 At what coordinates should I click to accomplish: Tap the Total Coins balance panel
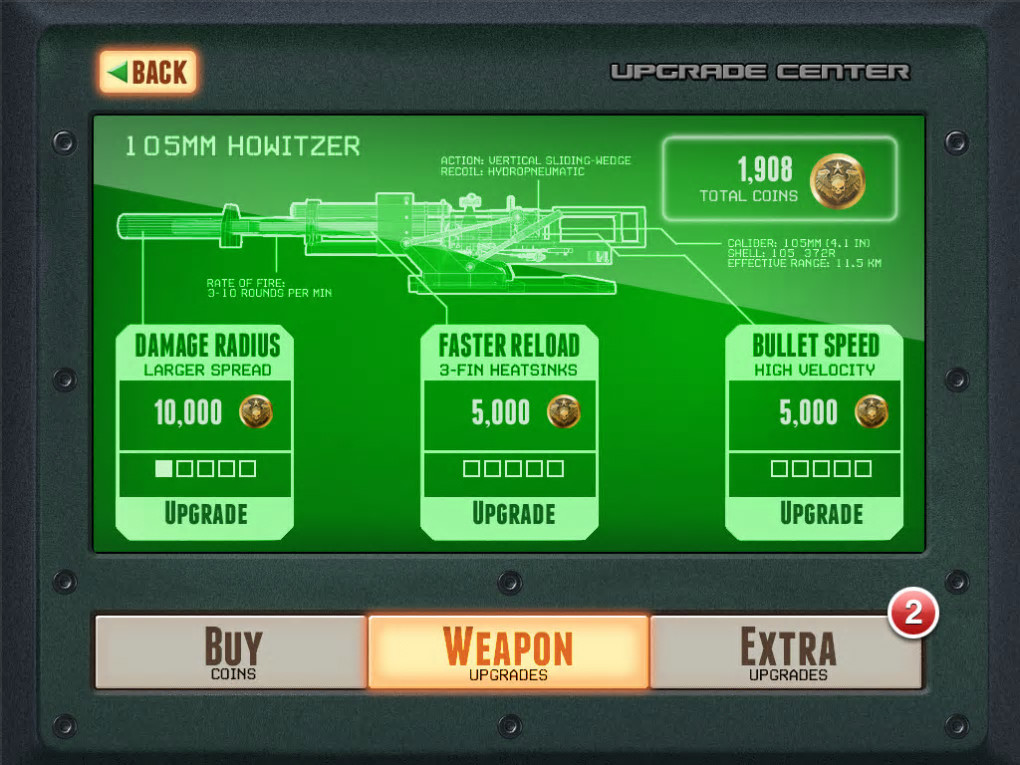780,179
